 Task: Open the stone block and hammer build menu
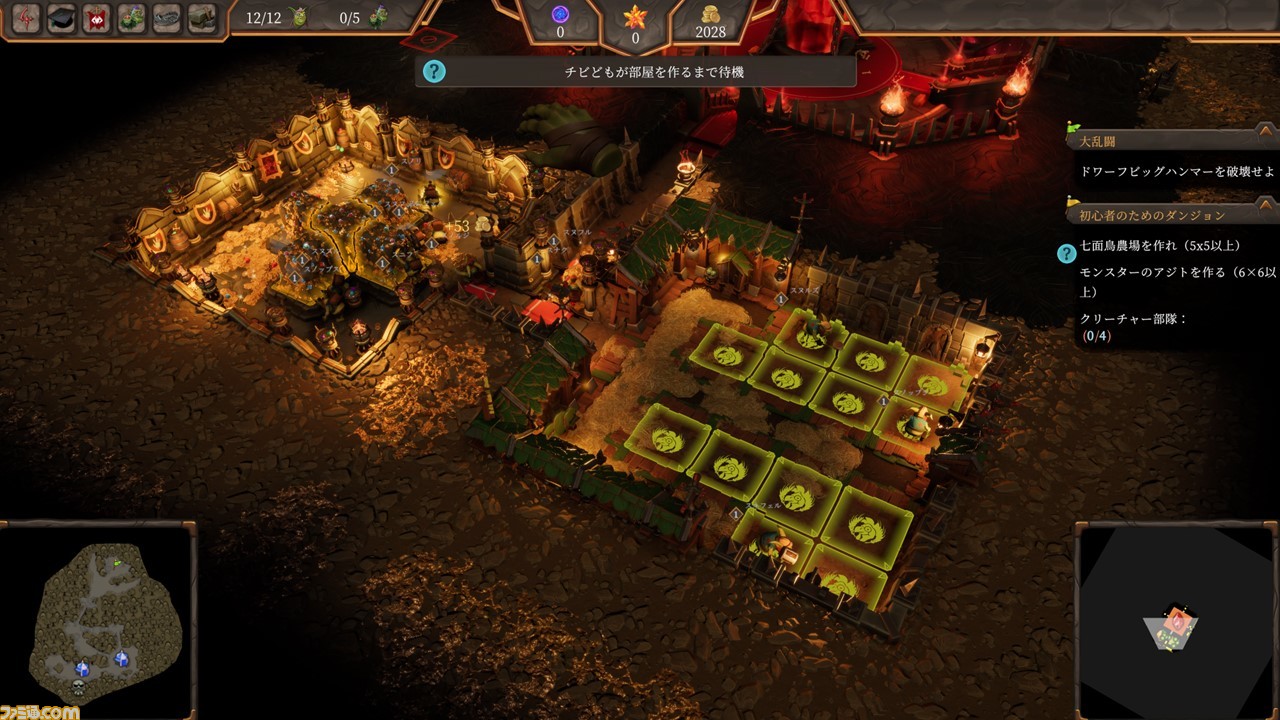point(202,18)
